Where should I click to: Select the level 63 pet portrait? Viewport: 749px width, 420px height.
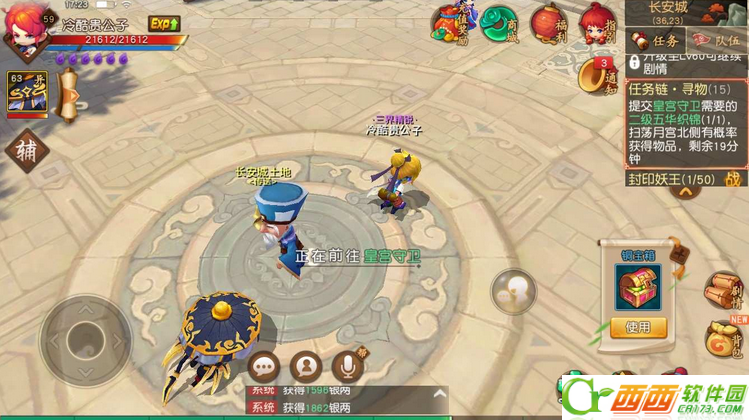click(x=28, y=91)
